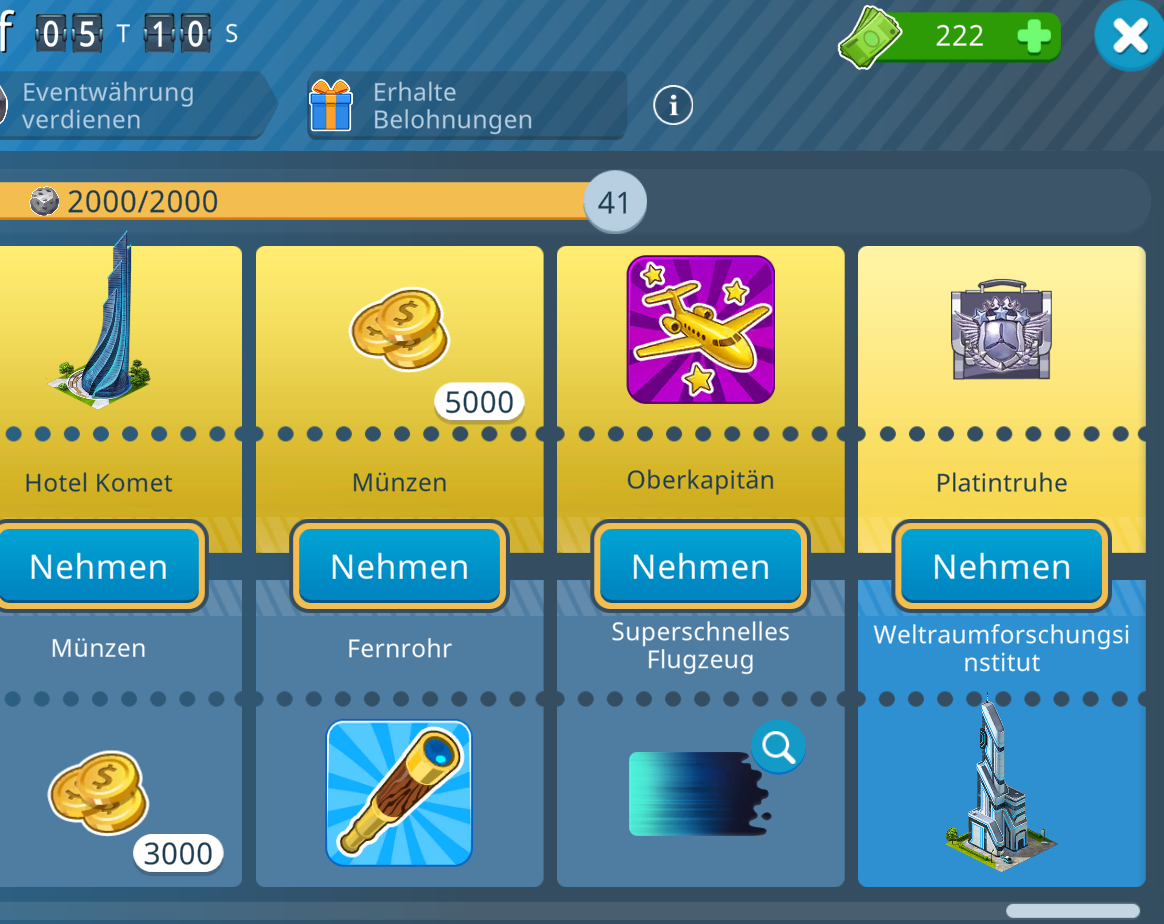Inspect the Superschnelles Flugzeug with the magnifier

778,746
